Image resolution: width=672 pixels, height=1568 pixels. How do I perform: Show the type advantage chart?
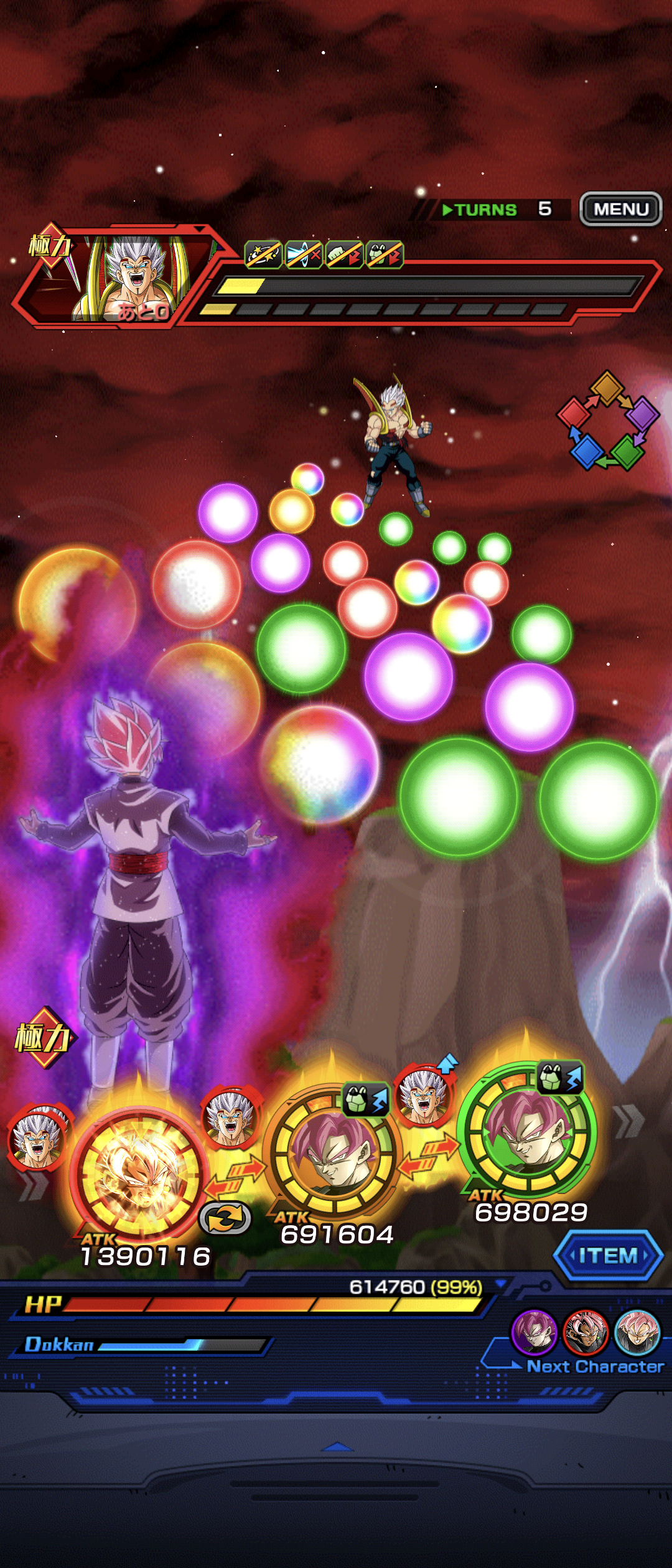click(607, 421)
